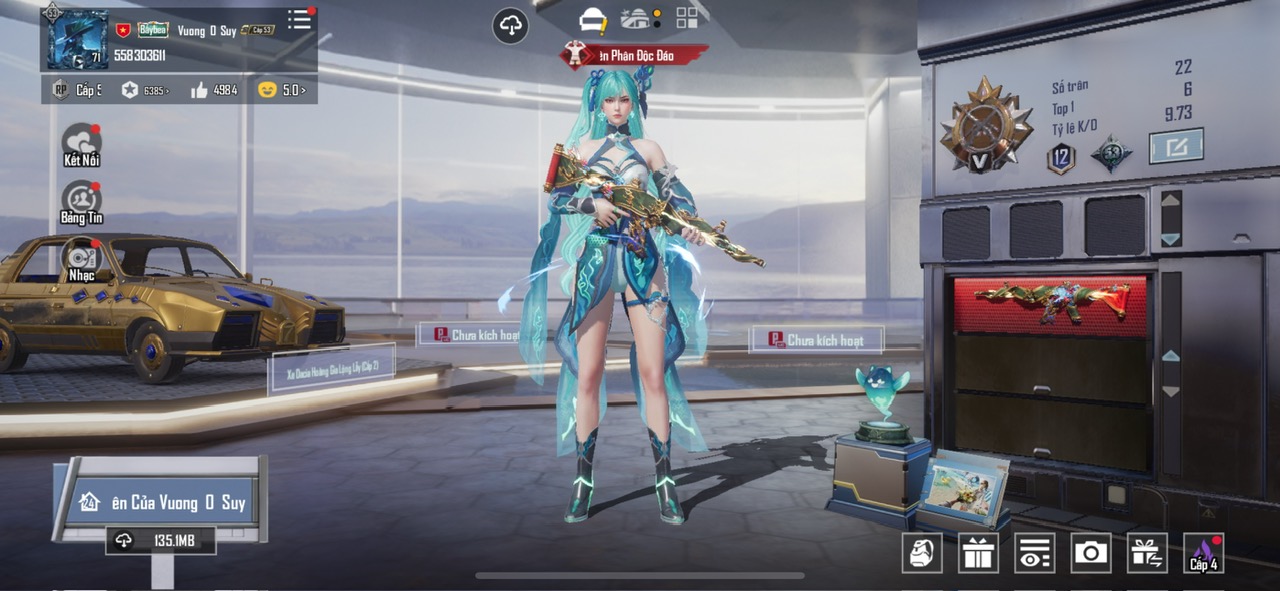View the thumbs-up likes count

click(213, 90)
